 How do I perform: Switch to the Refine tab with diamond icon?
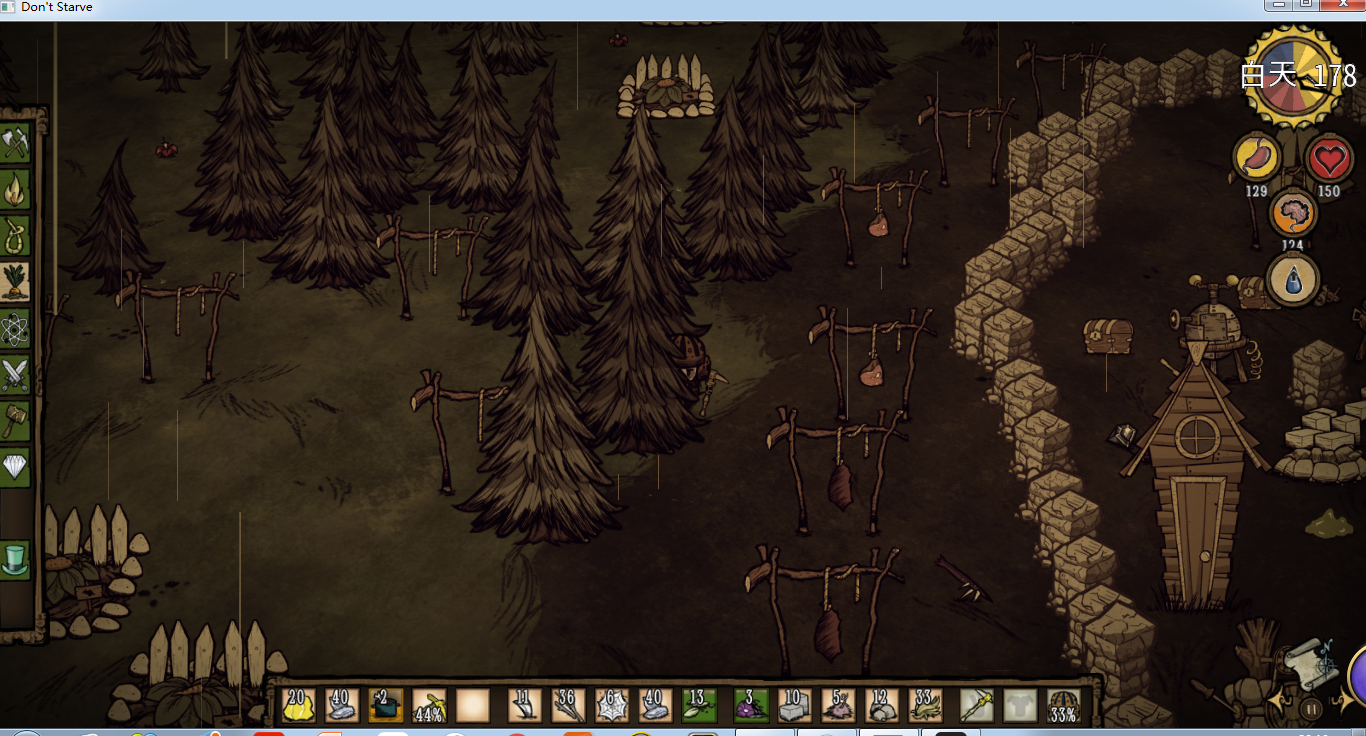15,466
